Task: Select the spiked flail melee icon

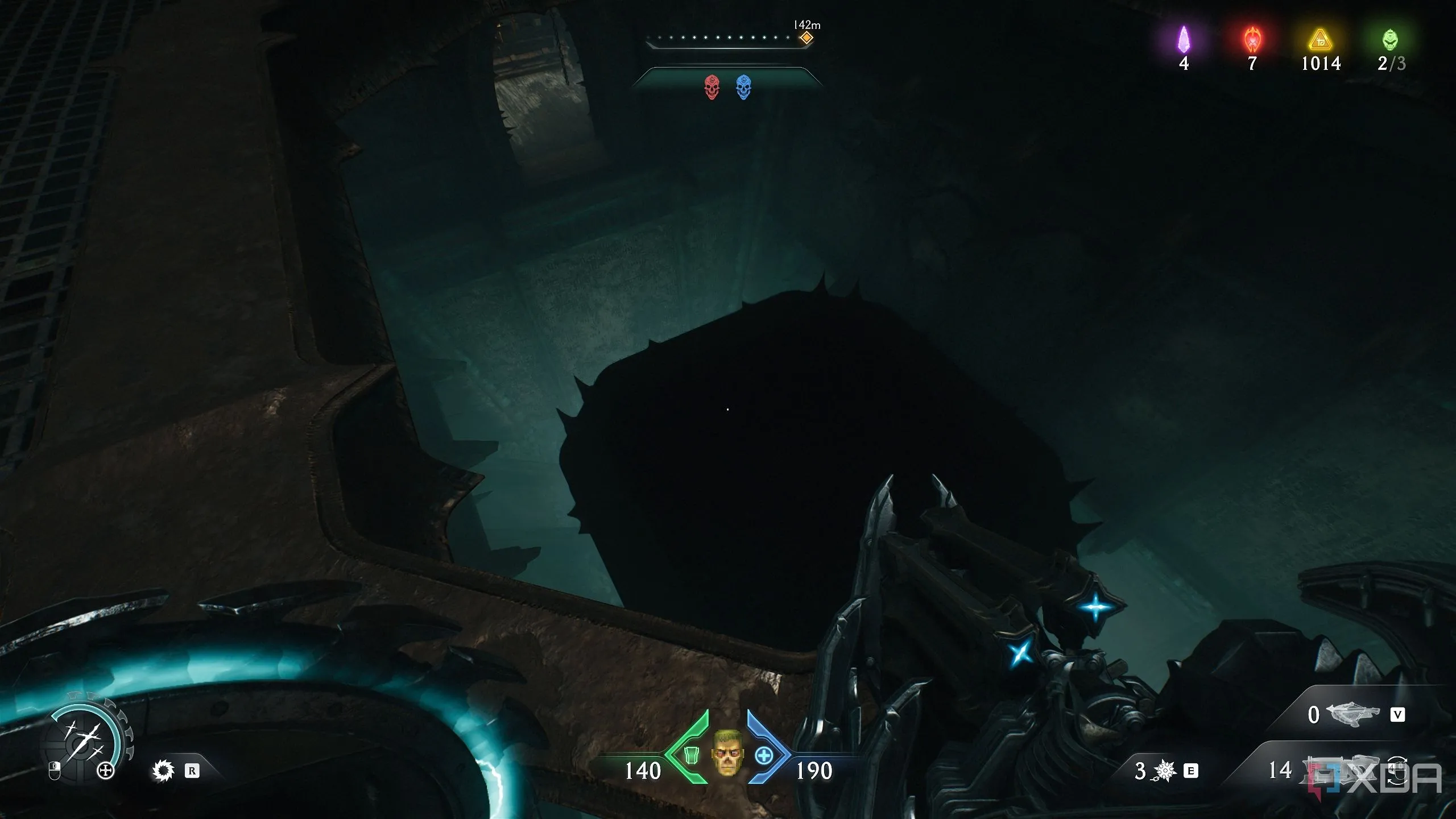Action: [1164, 771]
